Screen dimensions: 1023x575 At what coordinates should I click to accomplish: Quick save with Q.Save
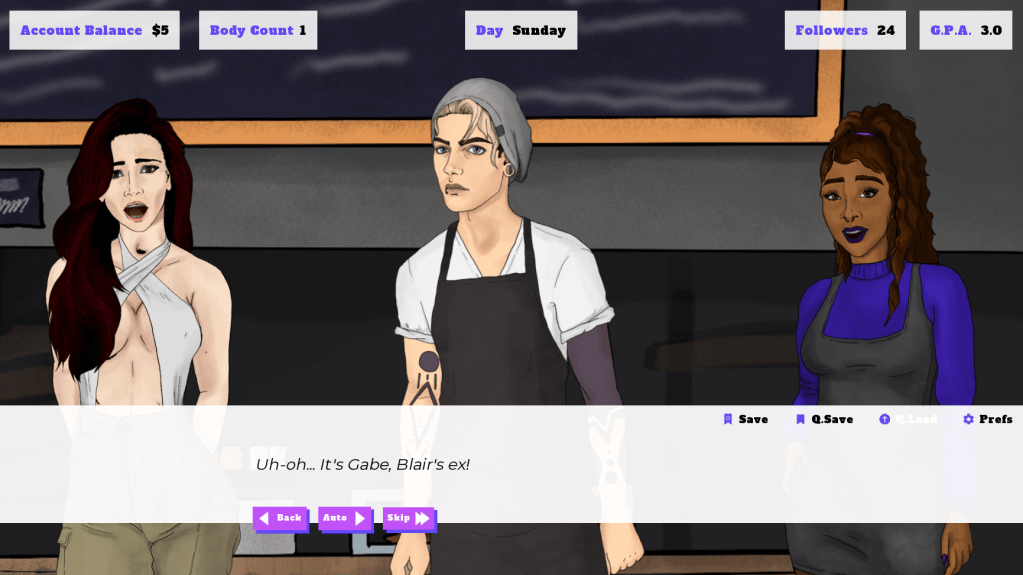tap(825, 419)
